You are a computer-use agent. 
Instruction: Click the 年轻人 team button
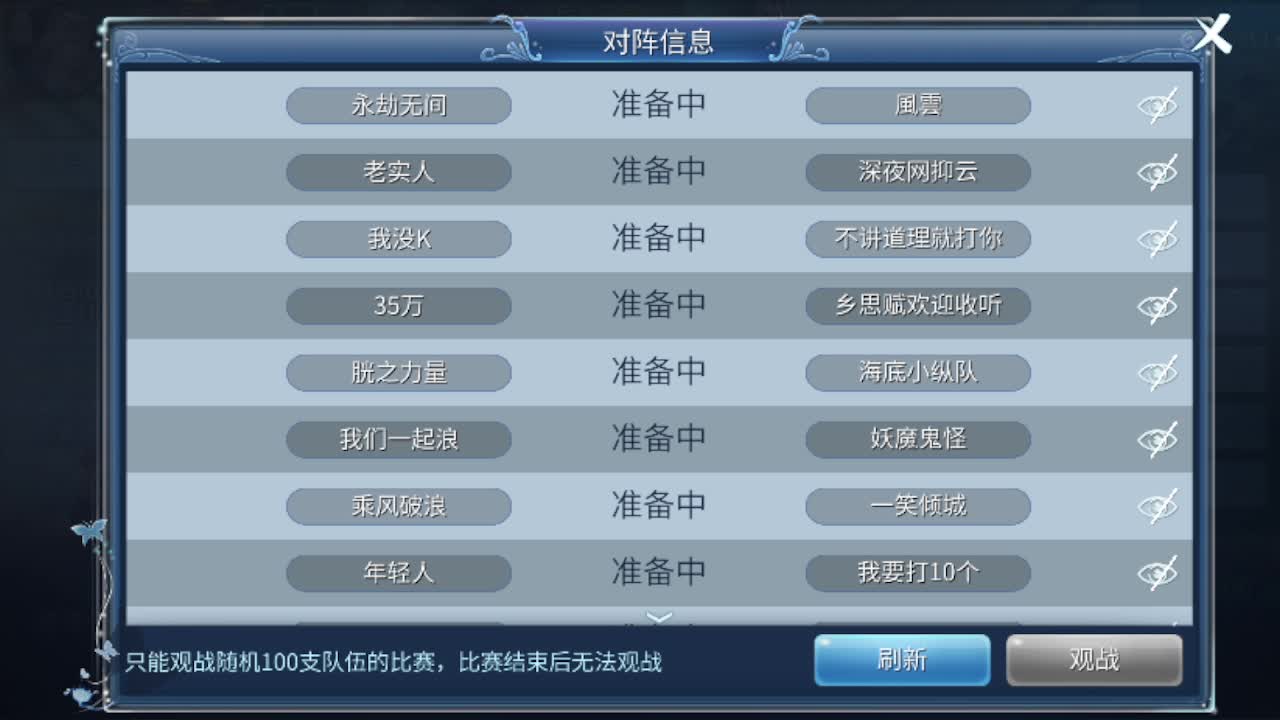tap(398, 572)
